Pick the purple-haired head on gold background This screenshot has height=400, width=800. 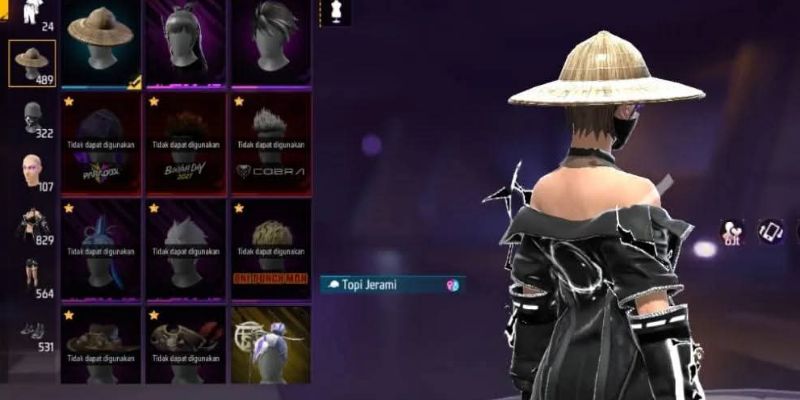[271, 345]
